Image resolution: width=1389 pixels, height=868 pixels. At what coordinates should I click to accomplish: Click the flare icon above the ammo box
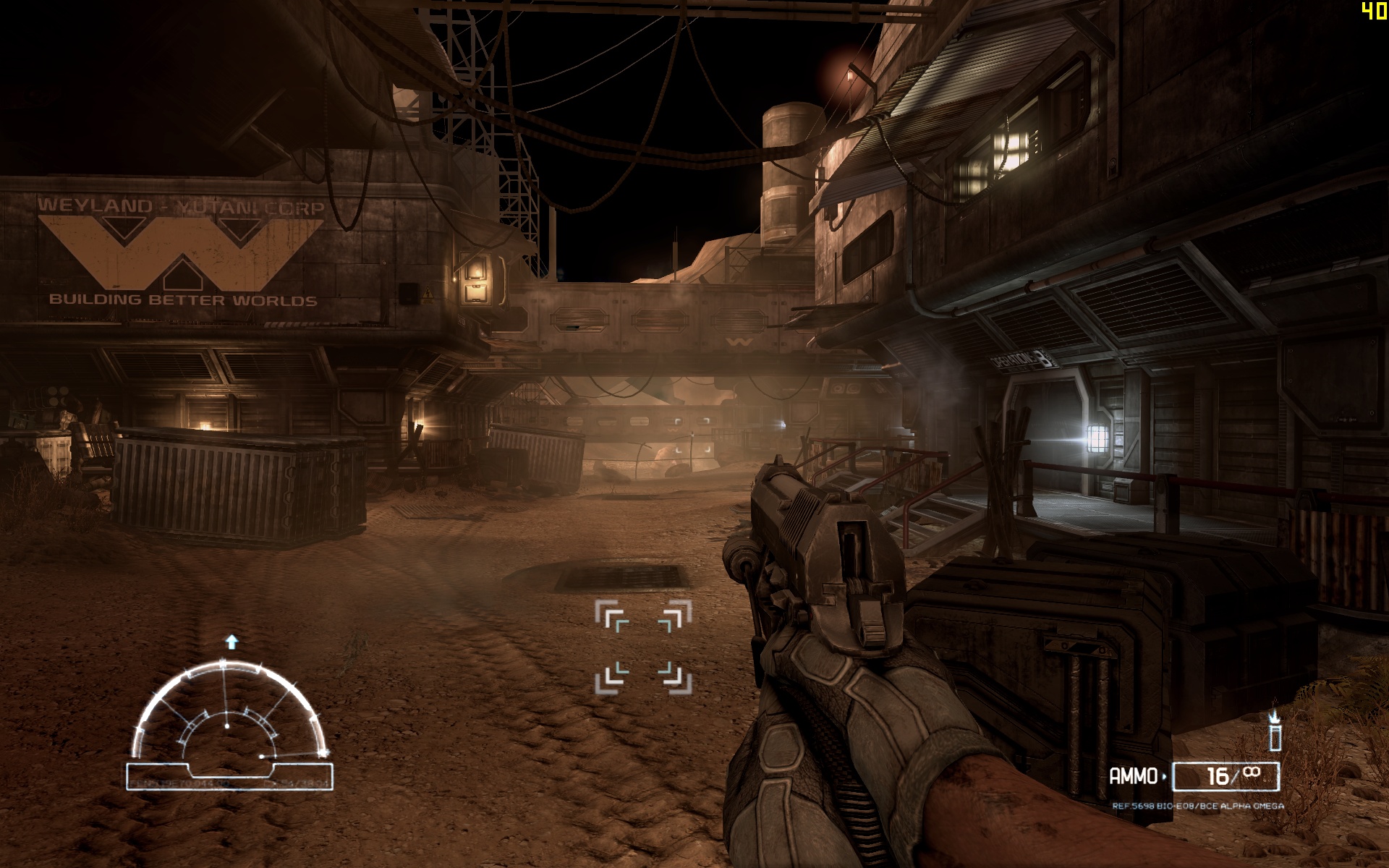point(1275,731)
